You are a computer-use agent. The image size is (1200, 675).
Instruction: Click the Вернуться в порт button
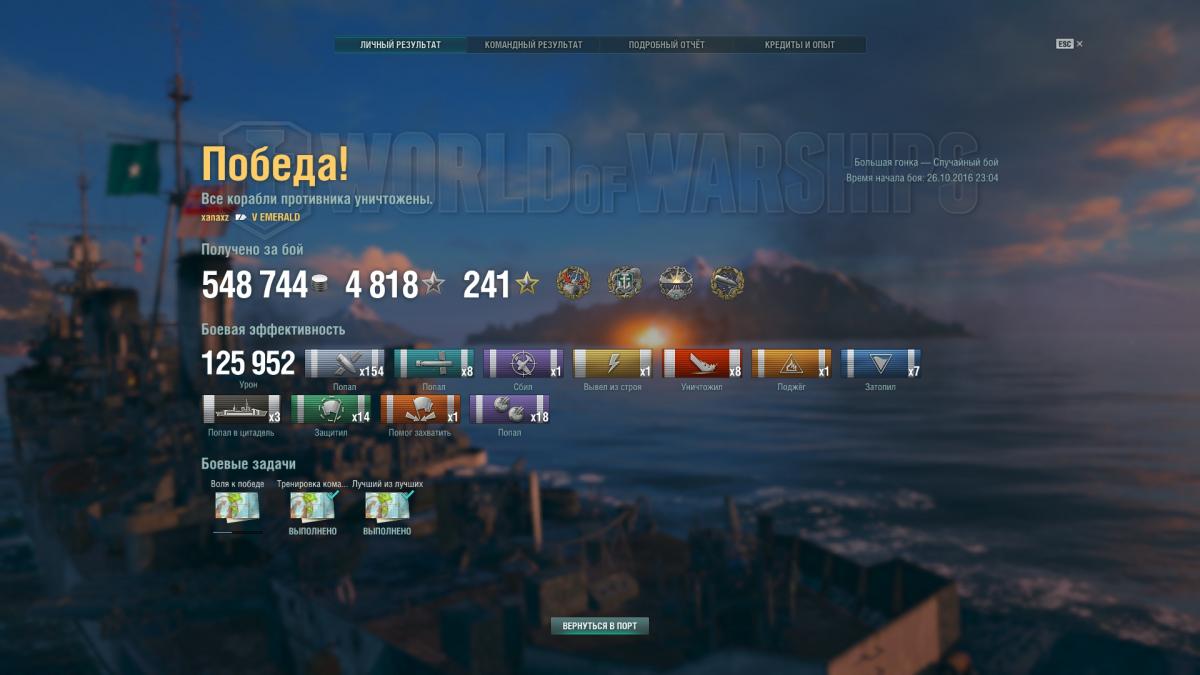pos(600,626)
